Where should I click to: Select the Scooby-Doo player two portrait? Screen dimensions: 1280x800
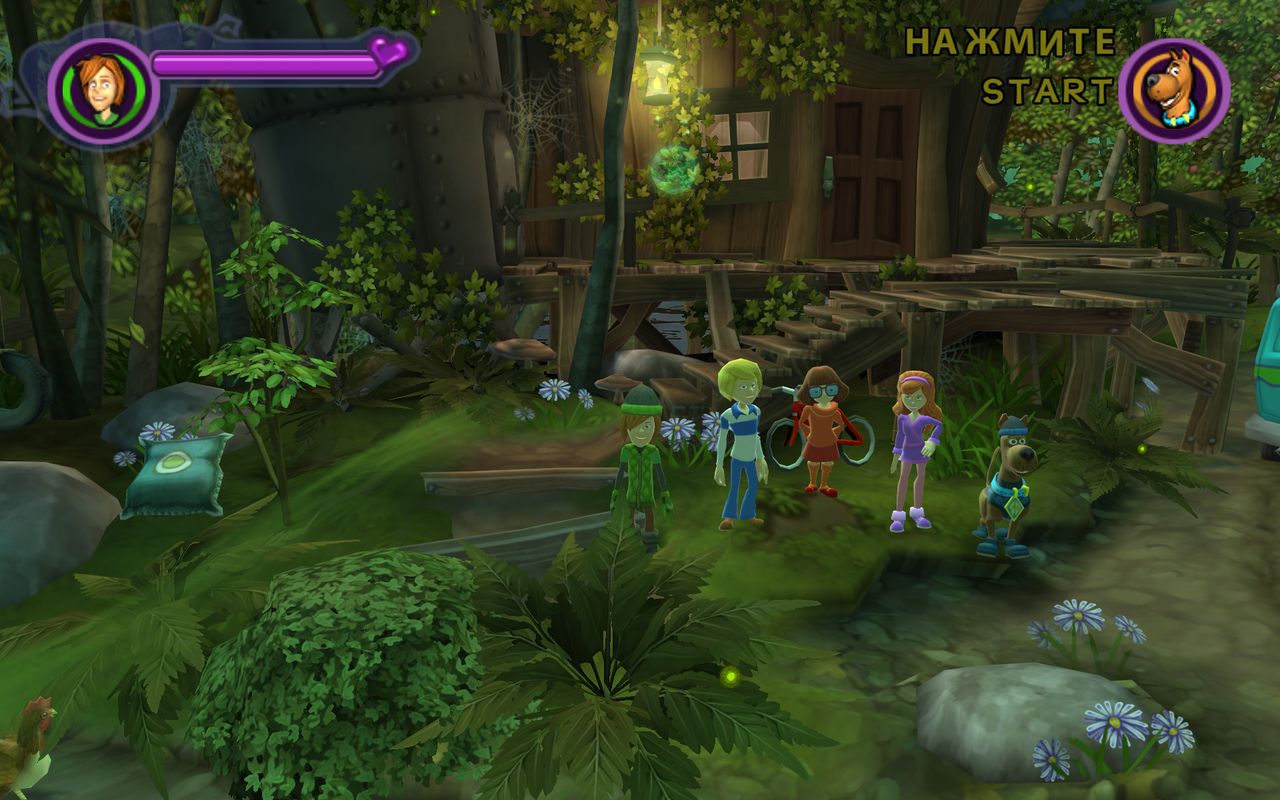pos(1174,91)
